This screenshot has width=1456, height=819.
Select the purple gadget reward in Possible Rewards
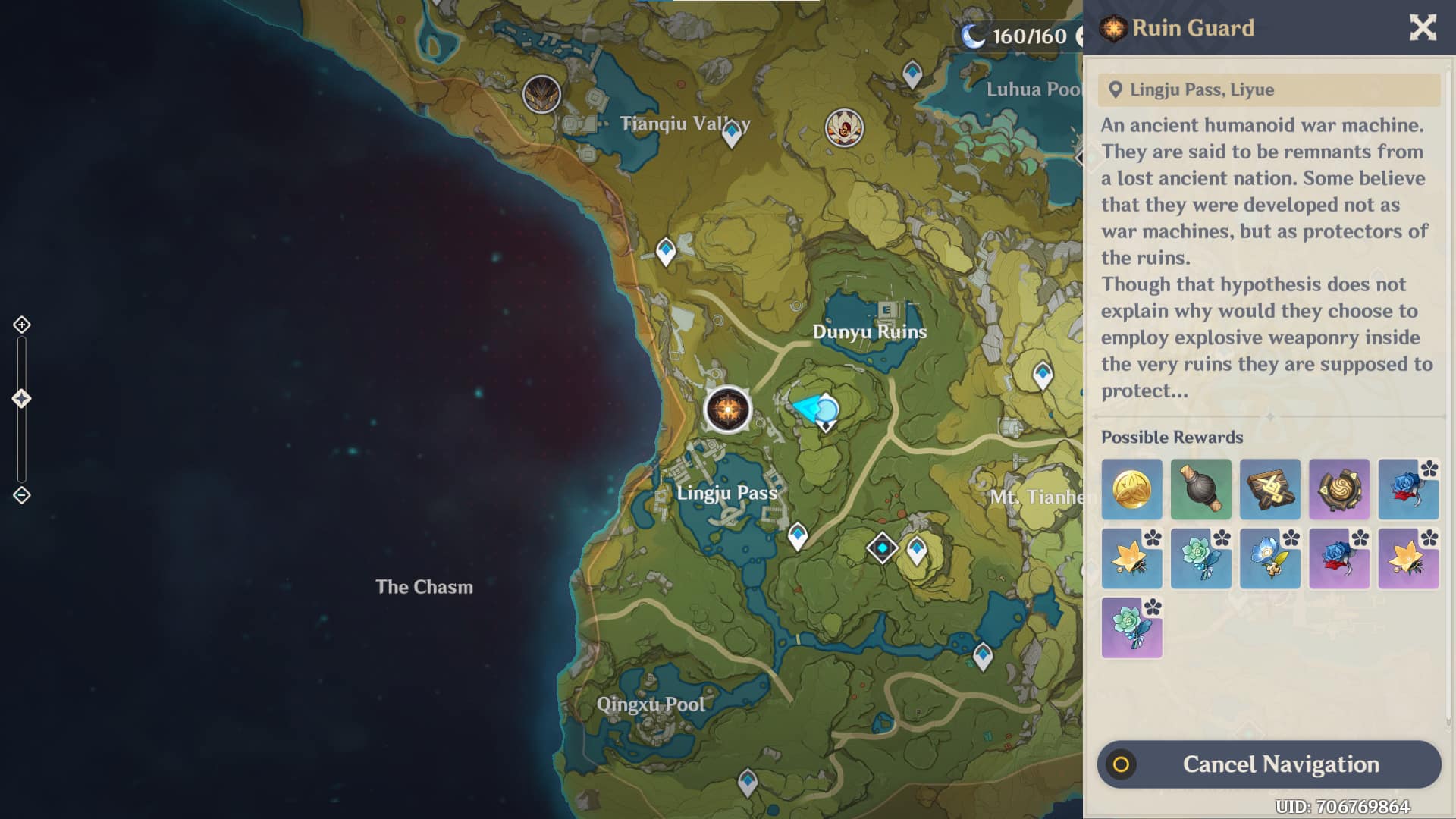1339,489
